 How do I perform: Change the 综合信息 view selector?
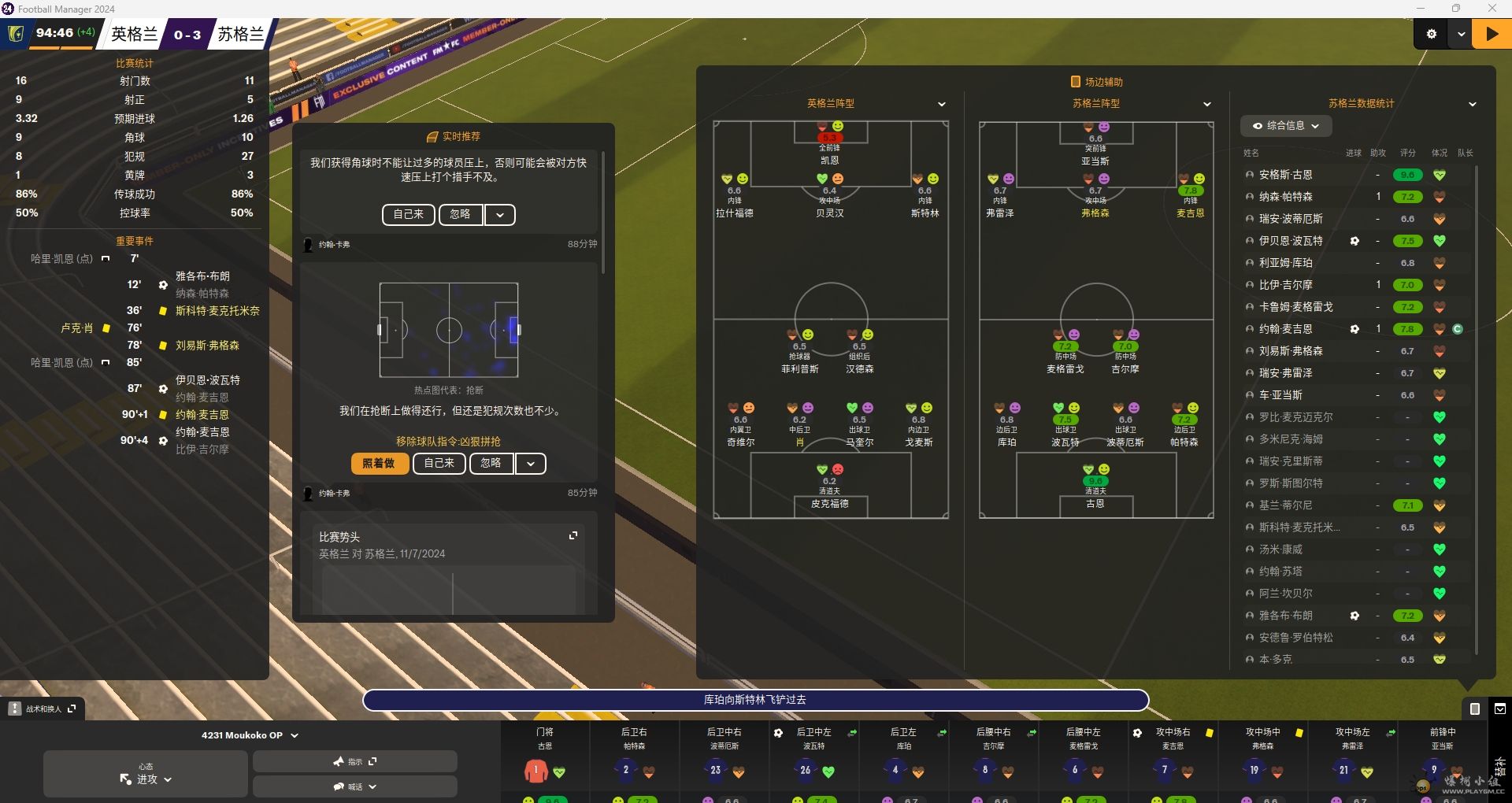pos(1286,126)
